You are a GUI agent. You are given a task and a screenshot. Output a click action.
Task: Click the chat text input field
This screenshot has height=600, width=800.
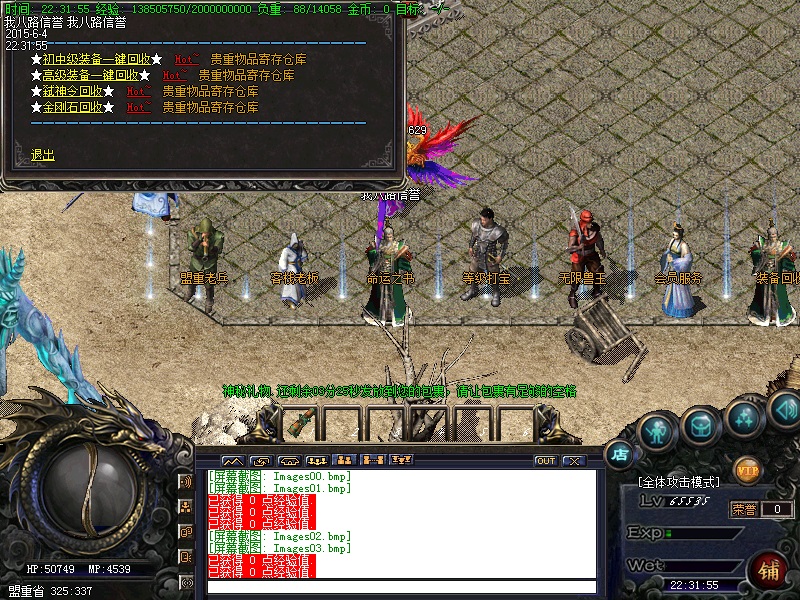400,587
